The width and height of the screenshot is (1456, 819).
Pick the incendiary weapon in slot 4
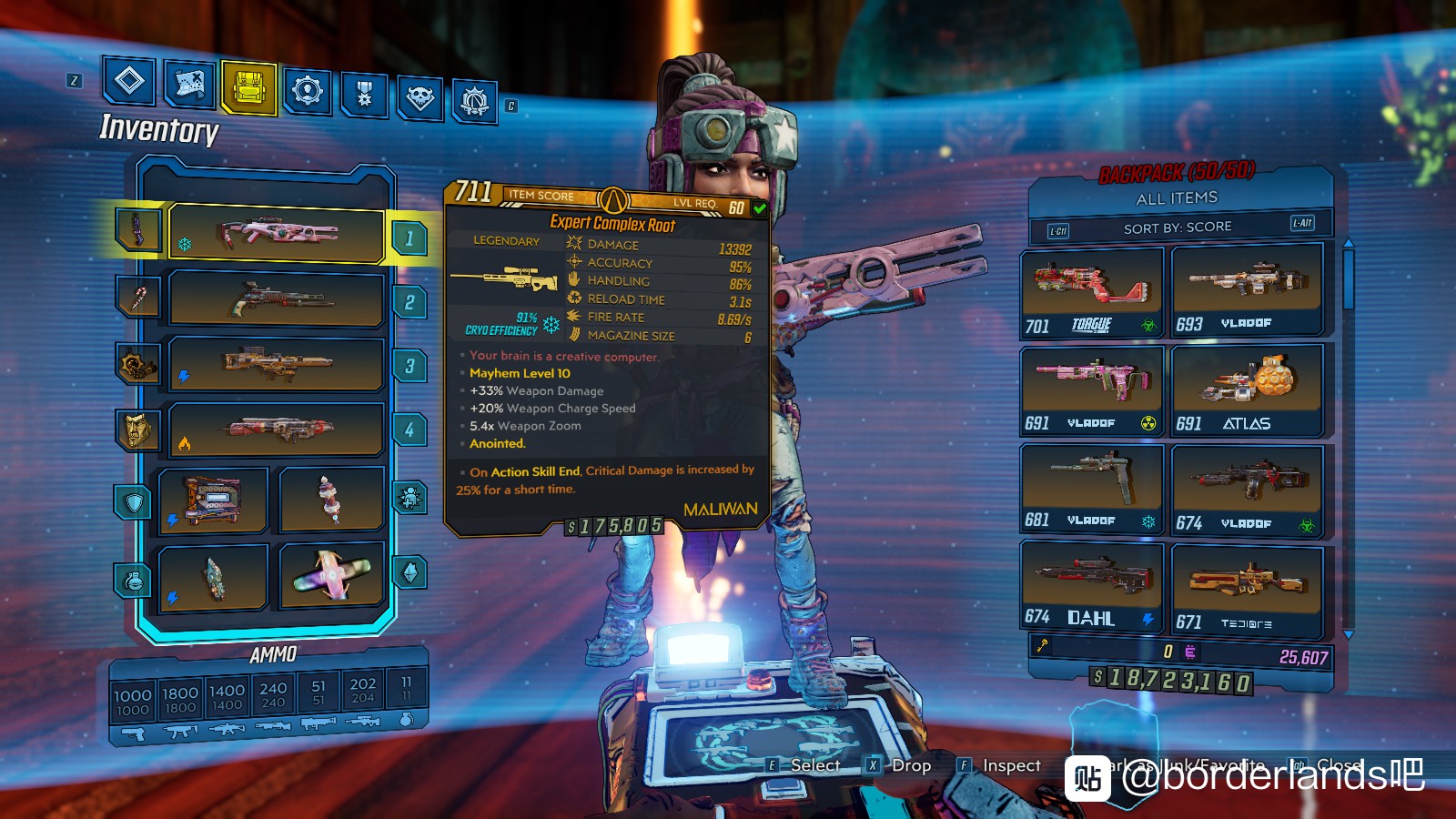pos(277,429)
